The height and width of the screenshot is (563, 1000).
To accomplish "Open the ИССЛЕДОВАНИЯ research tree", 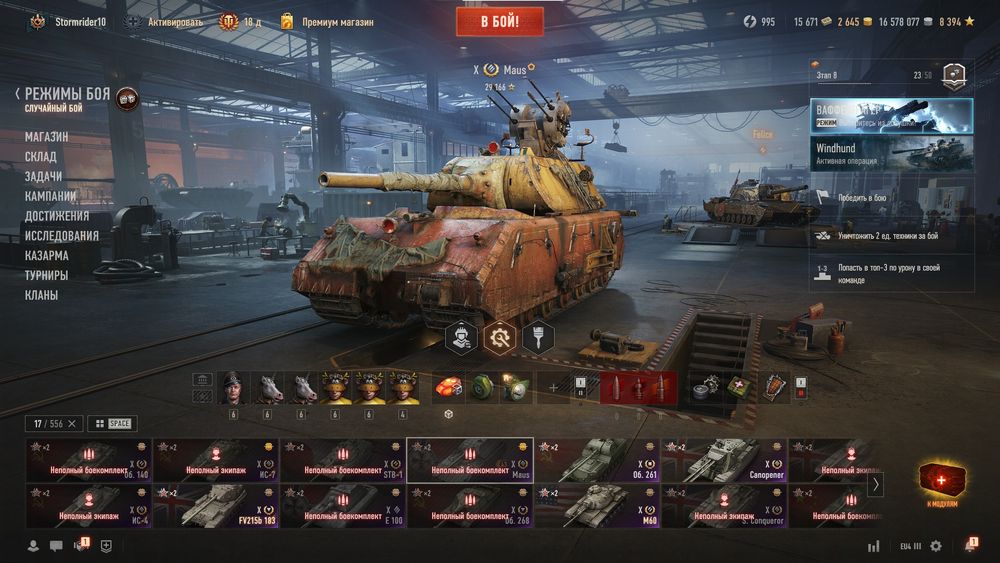I will 62,236.
